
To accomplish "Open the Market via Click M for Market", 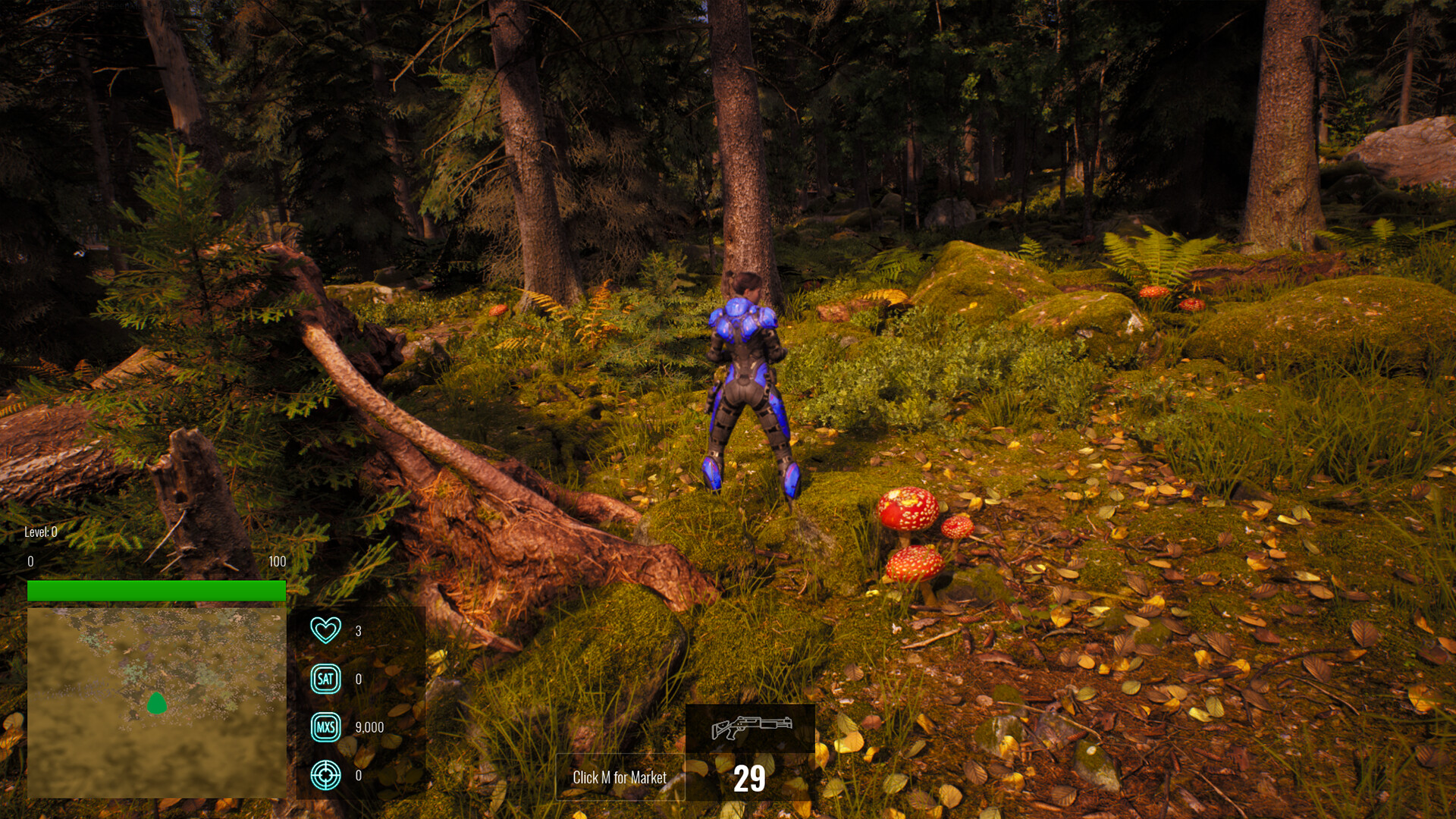I will pos(619,777).
